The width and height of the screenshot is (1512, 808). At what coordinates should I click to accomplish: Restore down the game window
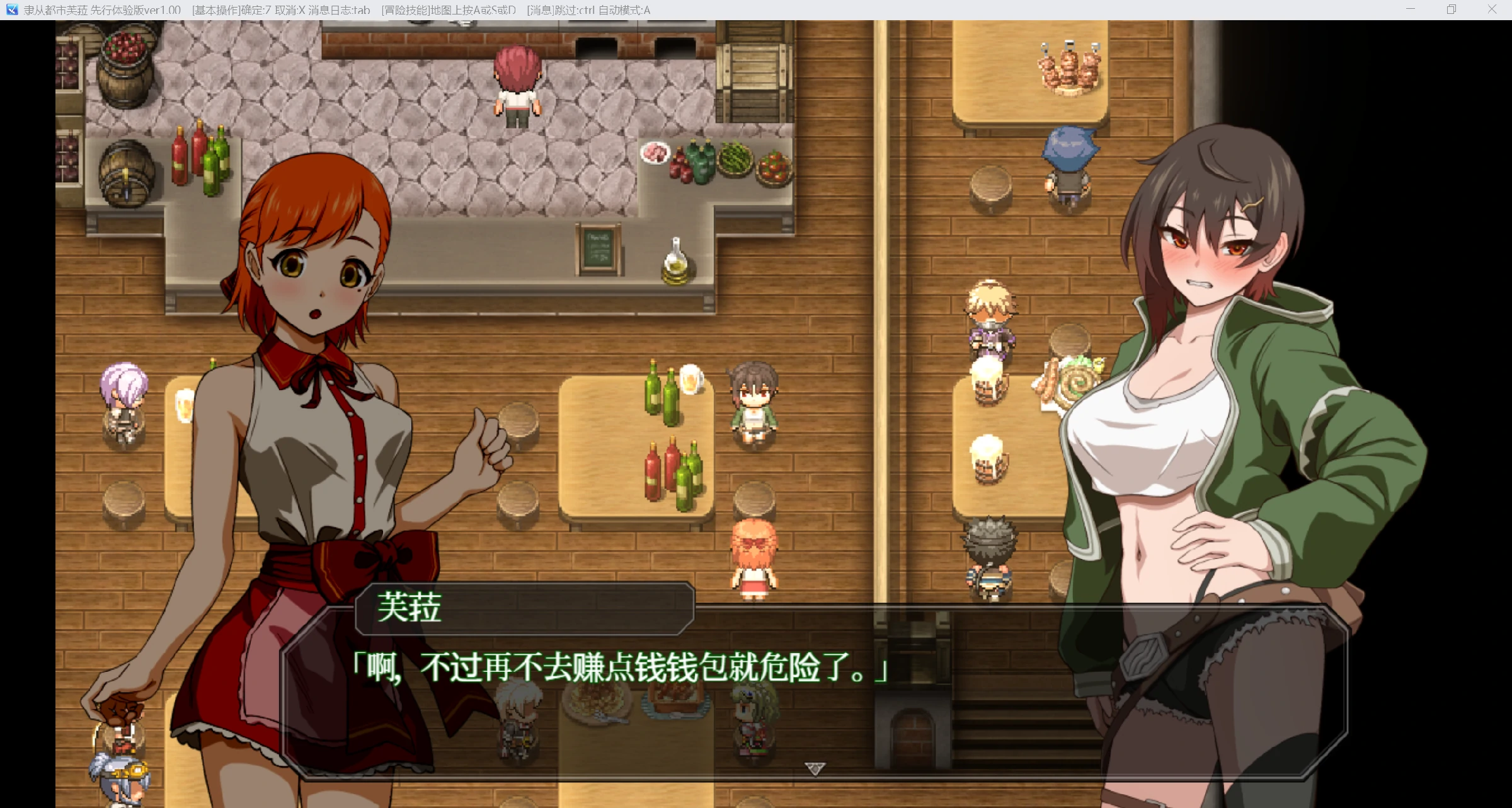coord(1452,9)
